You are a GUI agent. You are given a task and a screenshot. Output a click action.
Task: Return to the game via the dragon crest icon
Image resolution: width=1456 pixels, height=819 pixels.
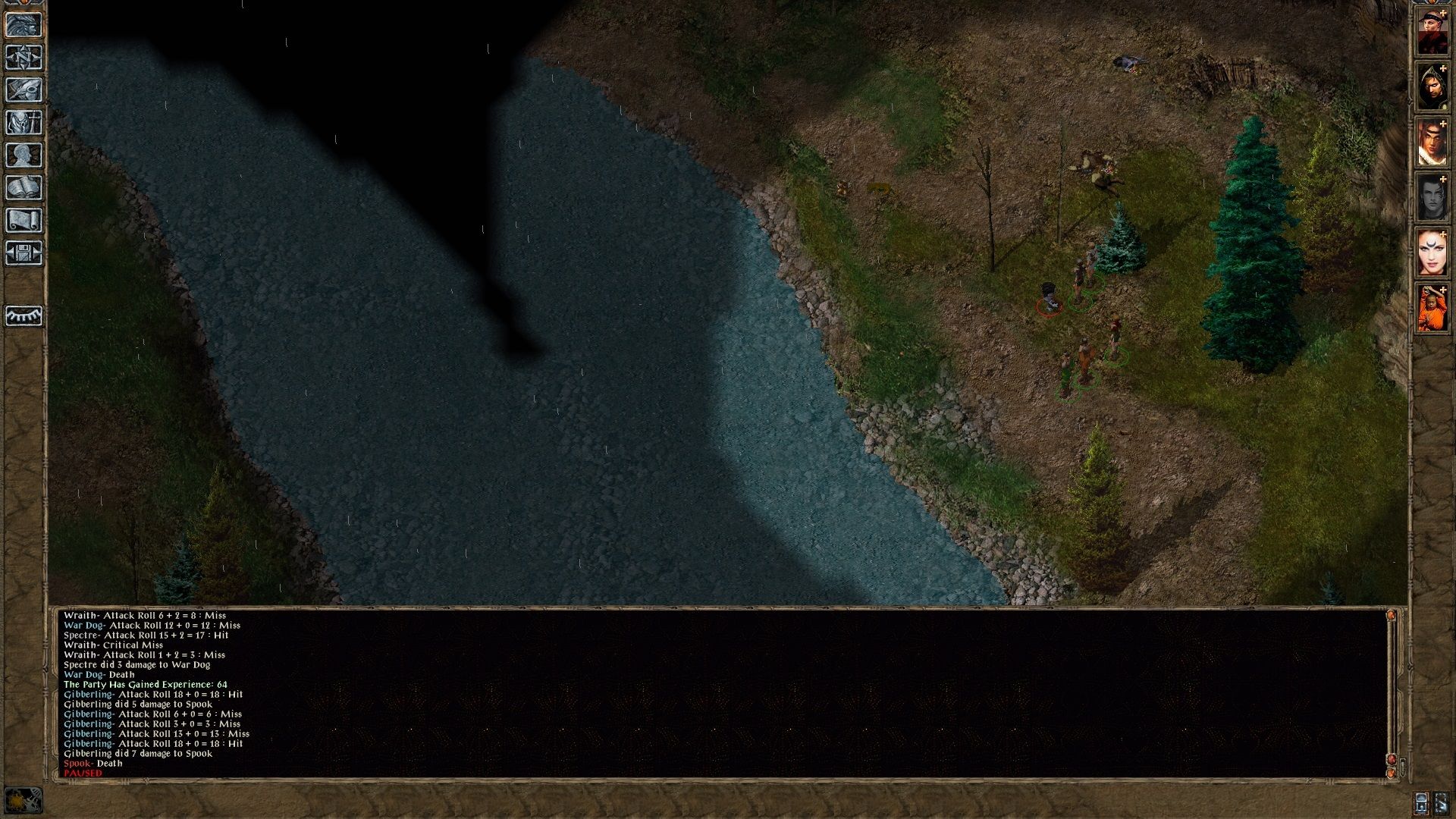pos(25,25)
